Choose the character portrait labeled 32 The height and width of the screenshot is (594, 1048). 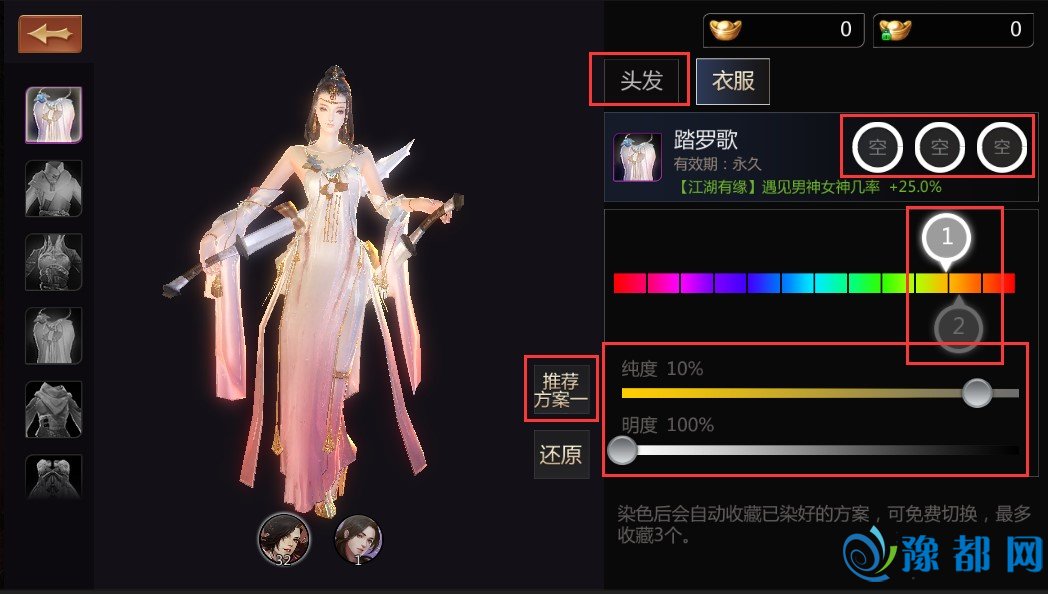pos(283,538)
